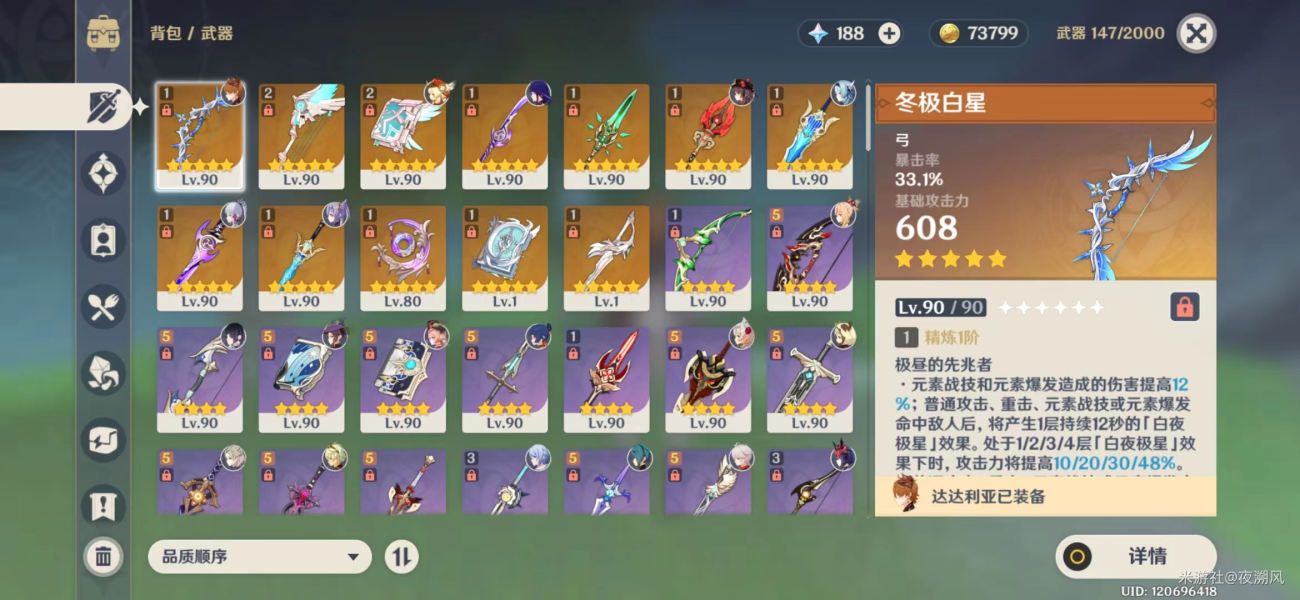Select the Skyward Atlas winged book slot

point(403,136)
